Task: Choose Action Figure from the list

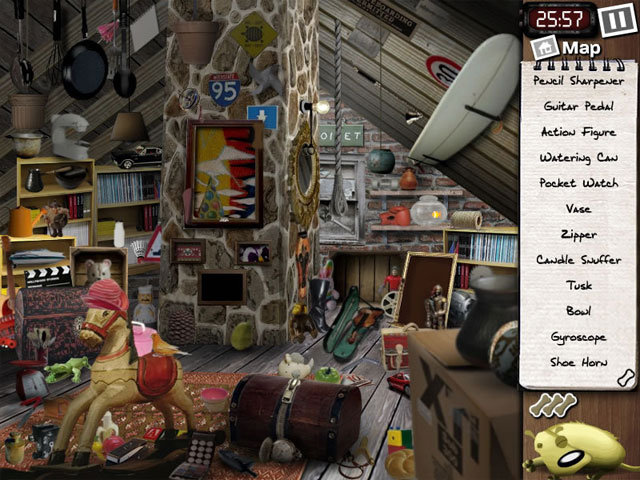Action: click(579, 131)
